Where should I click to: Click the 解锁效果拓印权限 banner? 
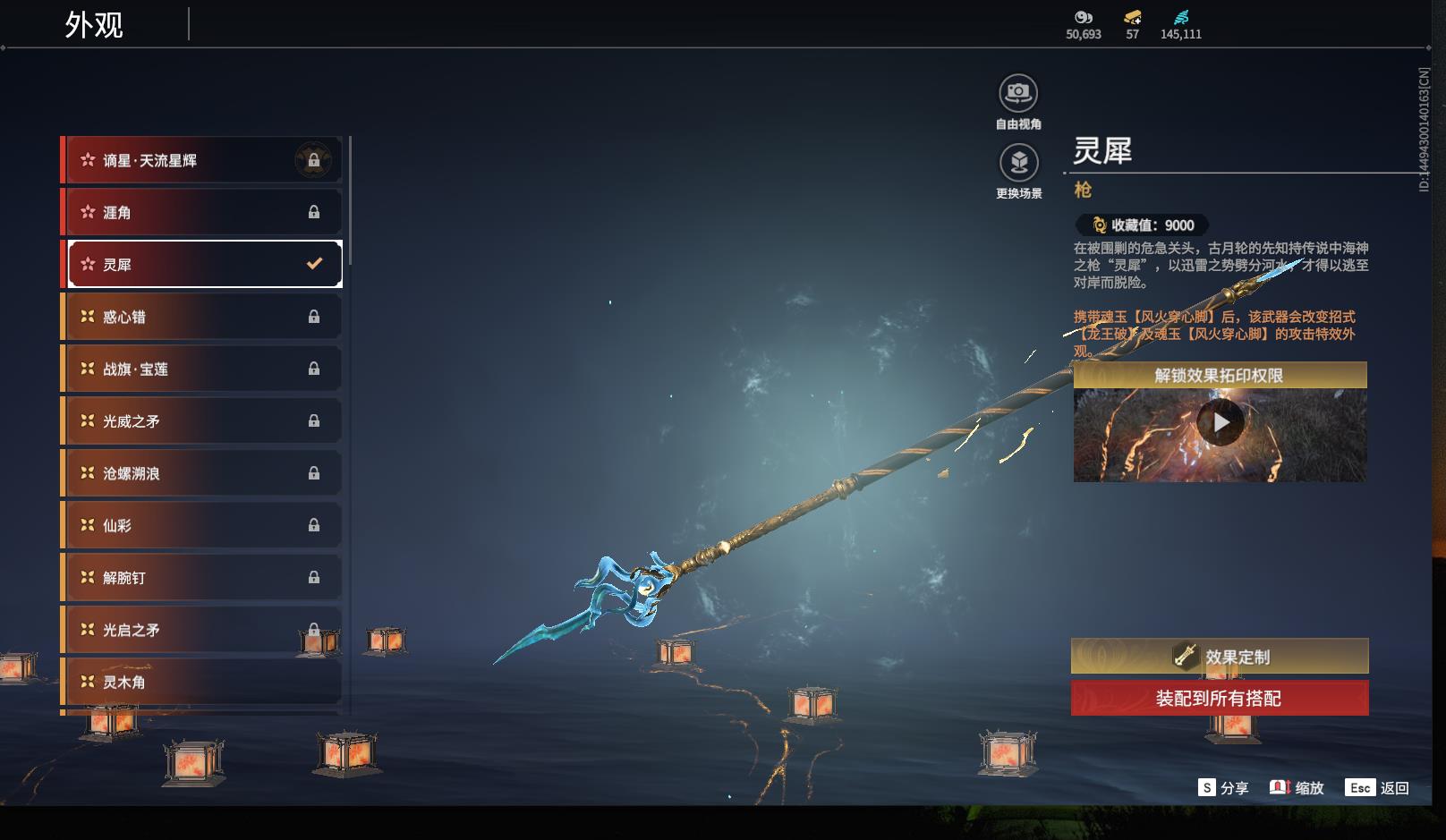pyautogui.click(x=1220, y=376)
